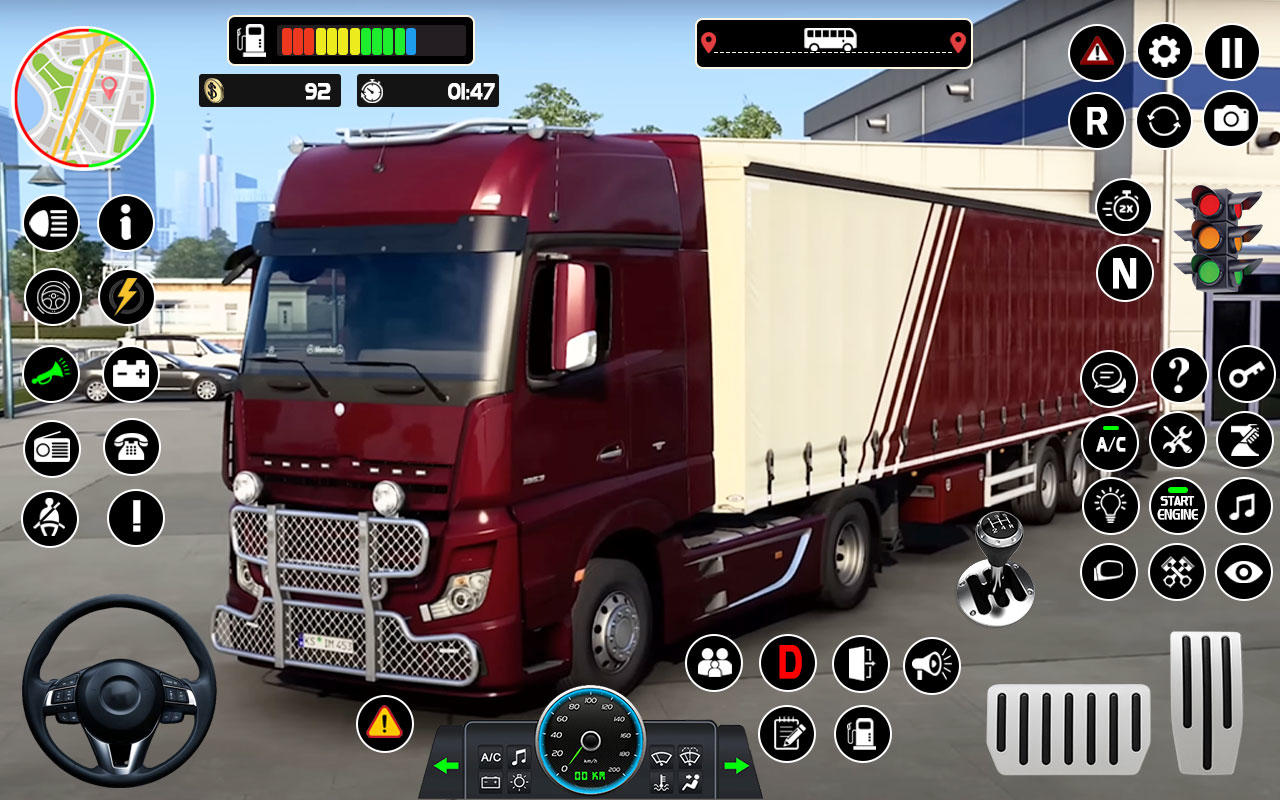
Task: Toggle headlights with the bulb icon
Action: click(1110, 507)
